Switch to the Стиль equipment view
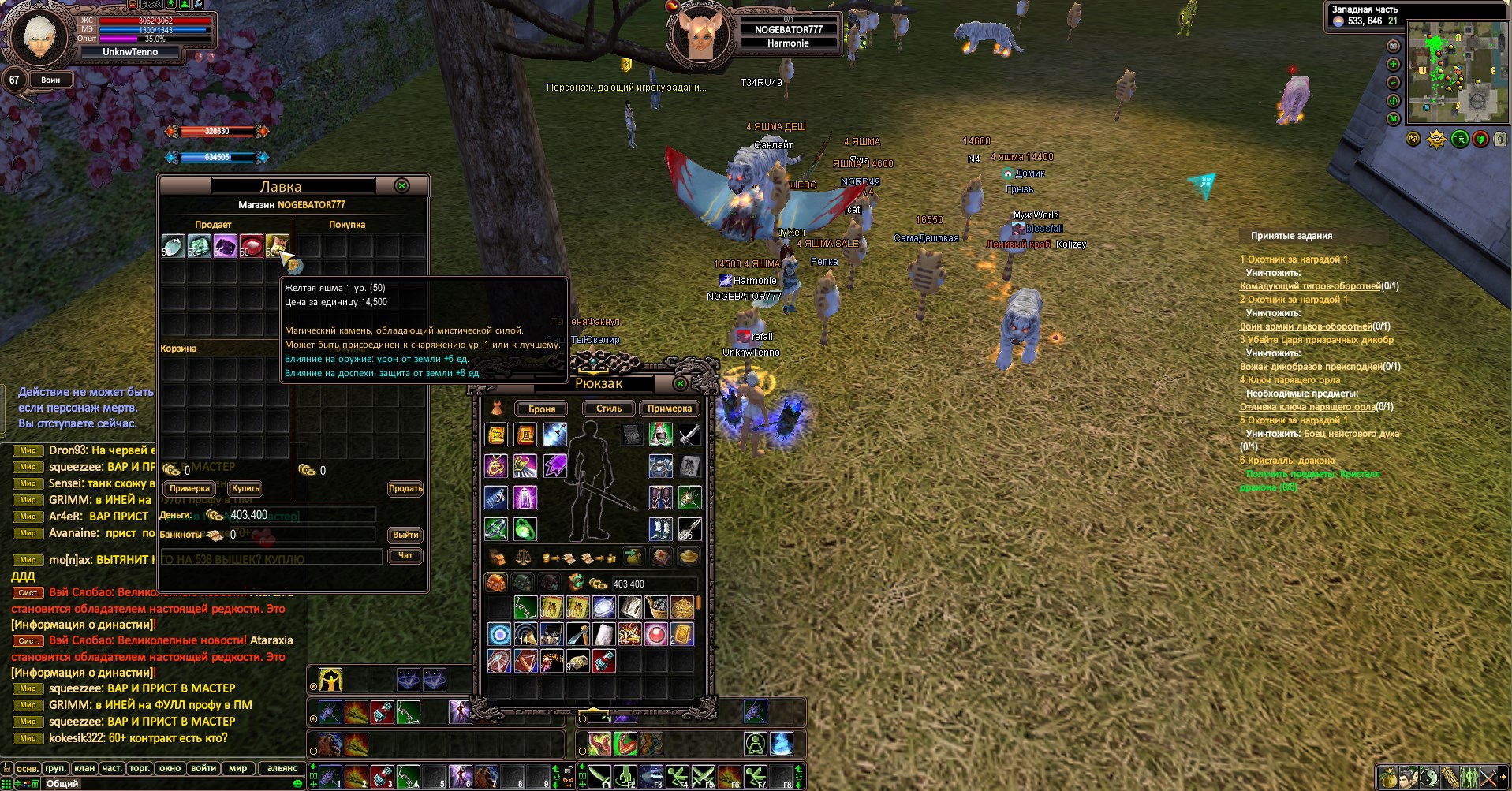 coord(609,409)
